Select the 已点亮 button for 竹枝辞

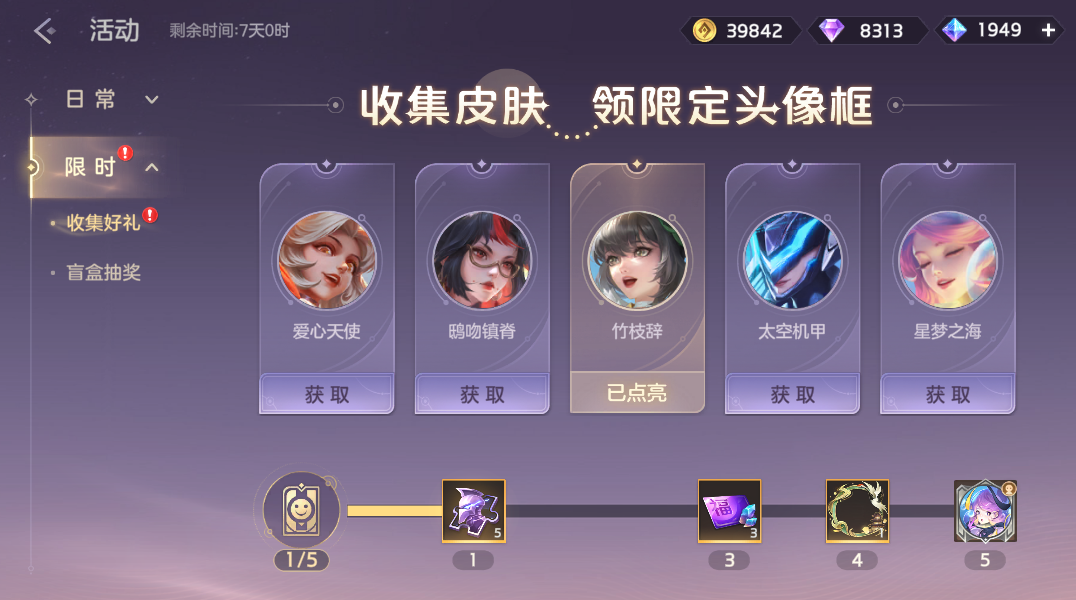[637, 393]
